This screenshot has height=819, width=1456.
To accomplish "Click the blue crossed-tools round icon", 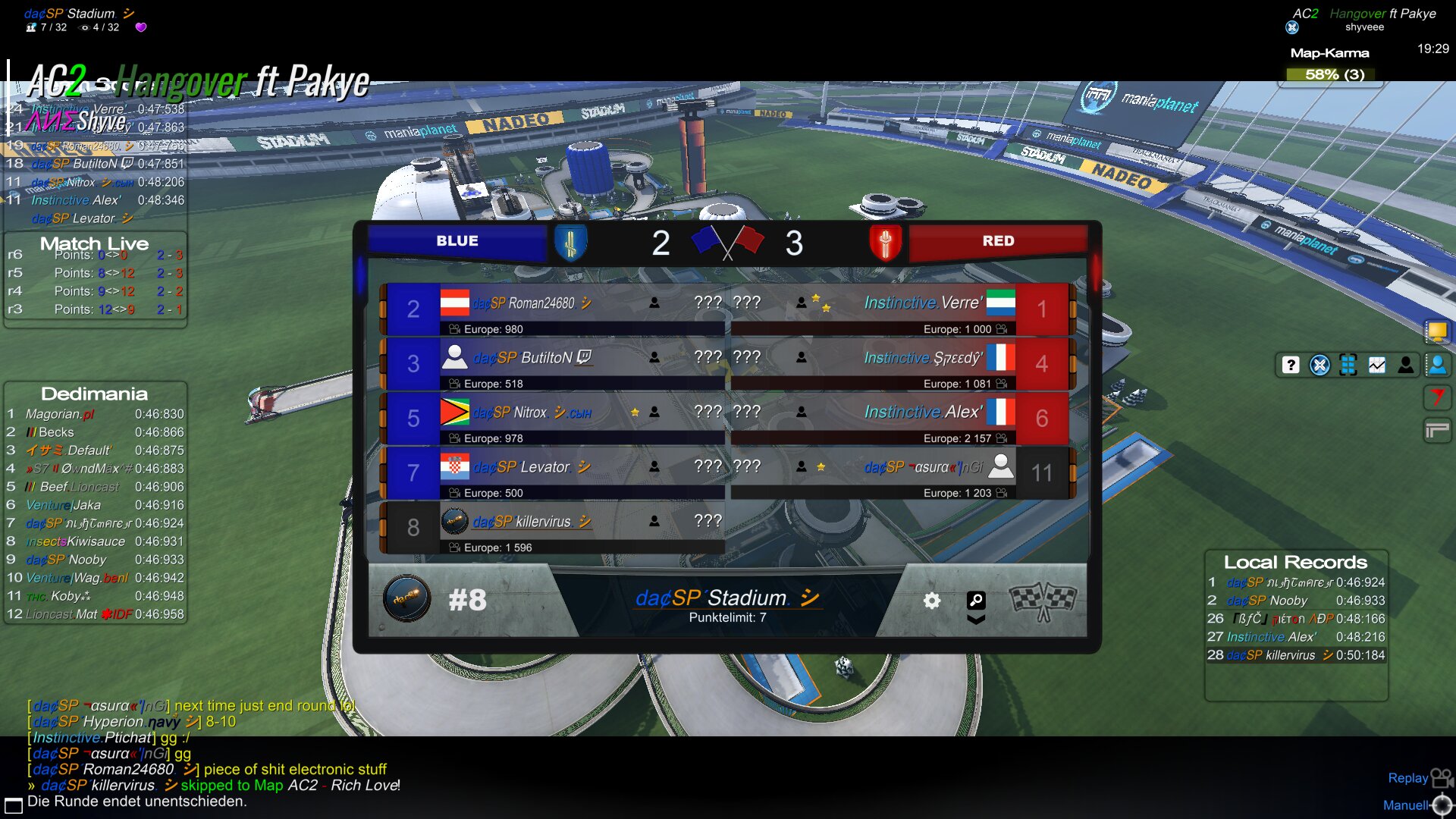I will coord(1319,366).
